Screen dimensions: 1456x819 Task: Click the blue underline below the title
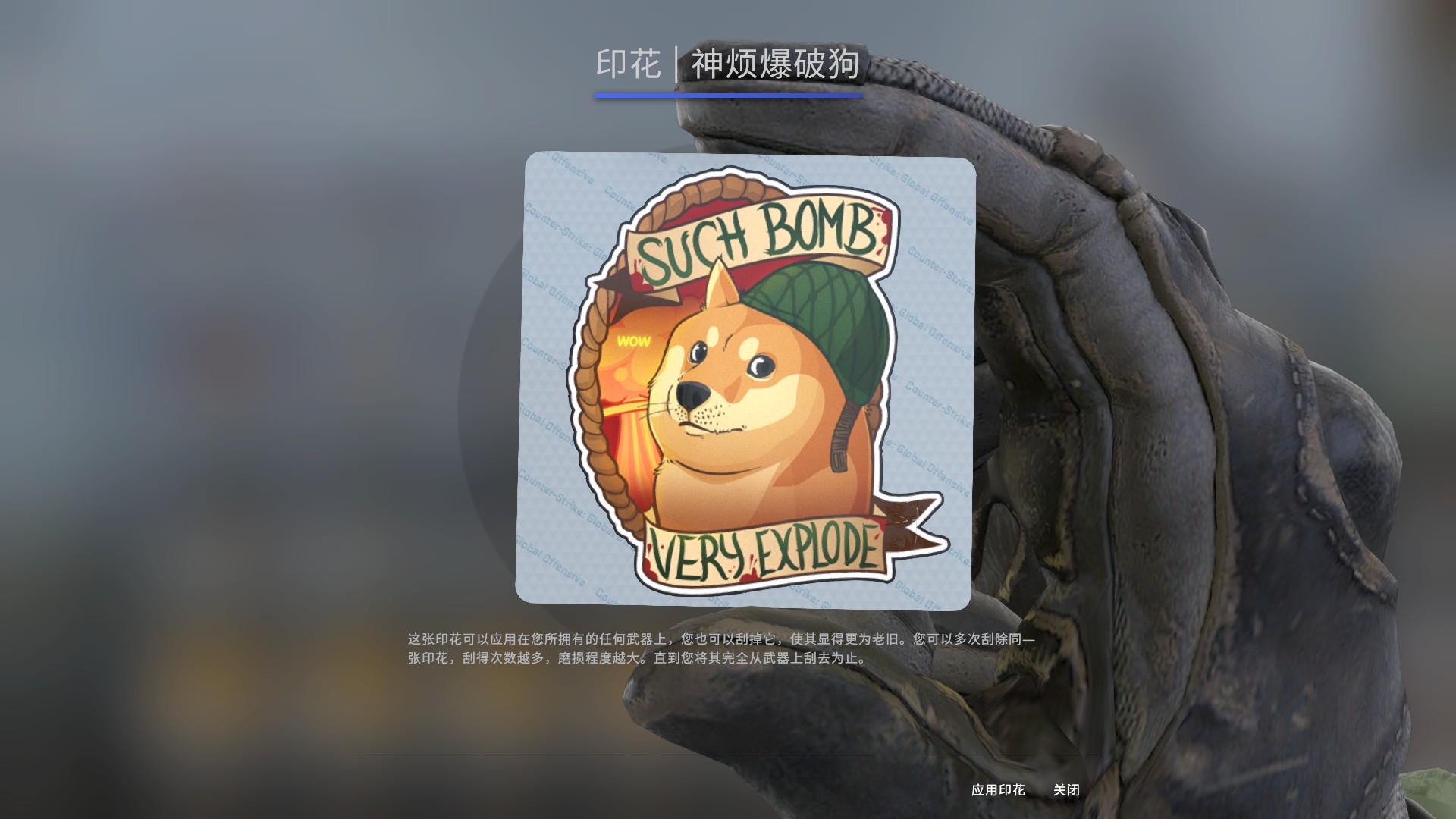pyautogui.click(x=728, y=96)
